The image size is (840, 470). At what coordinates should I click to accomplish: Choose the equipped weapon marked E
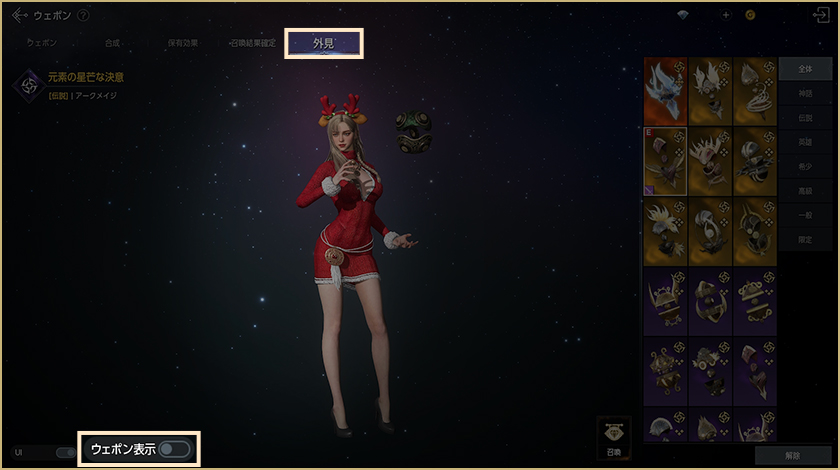click(665, 159)
